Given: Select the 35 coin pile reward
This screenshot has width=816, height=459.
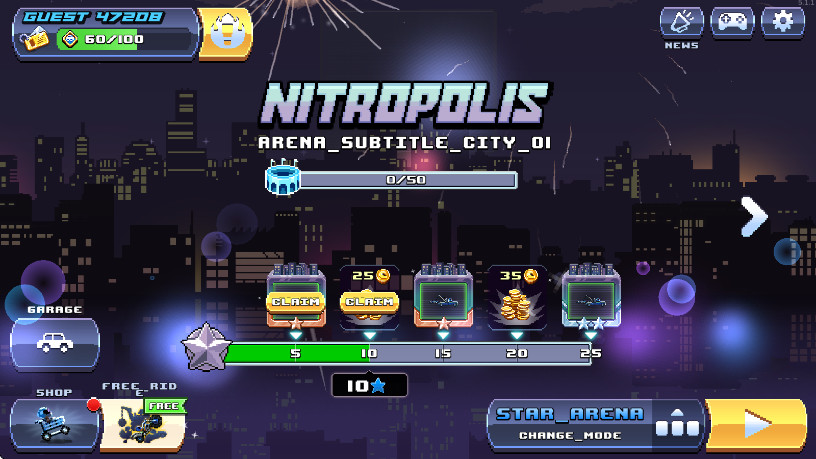Looking at the screenshot, I should (x=517, y=297).
